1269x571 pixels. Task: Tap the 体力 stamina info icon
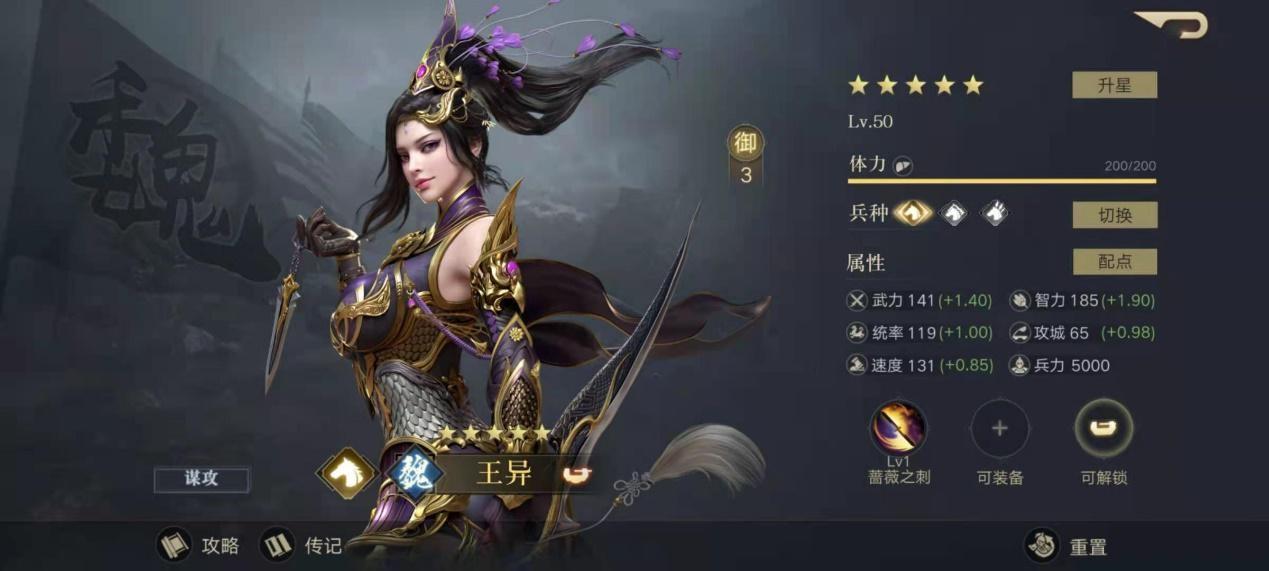[x=902, y=166]
